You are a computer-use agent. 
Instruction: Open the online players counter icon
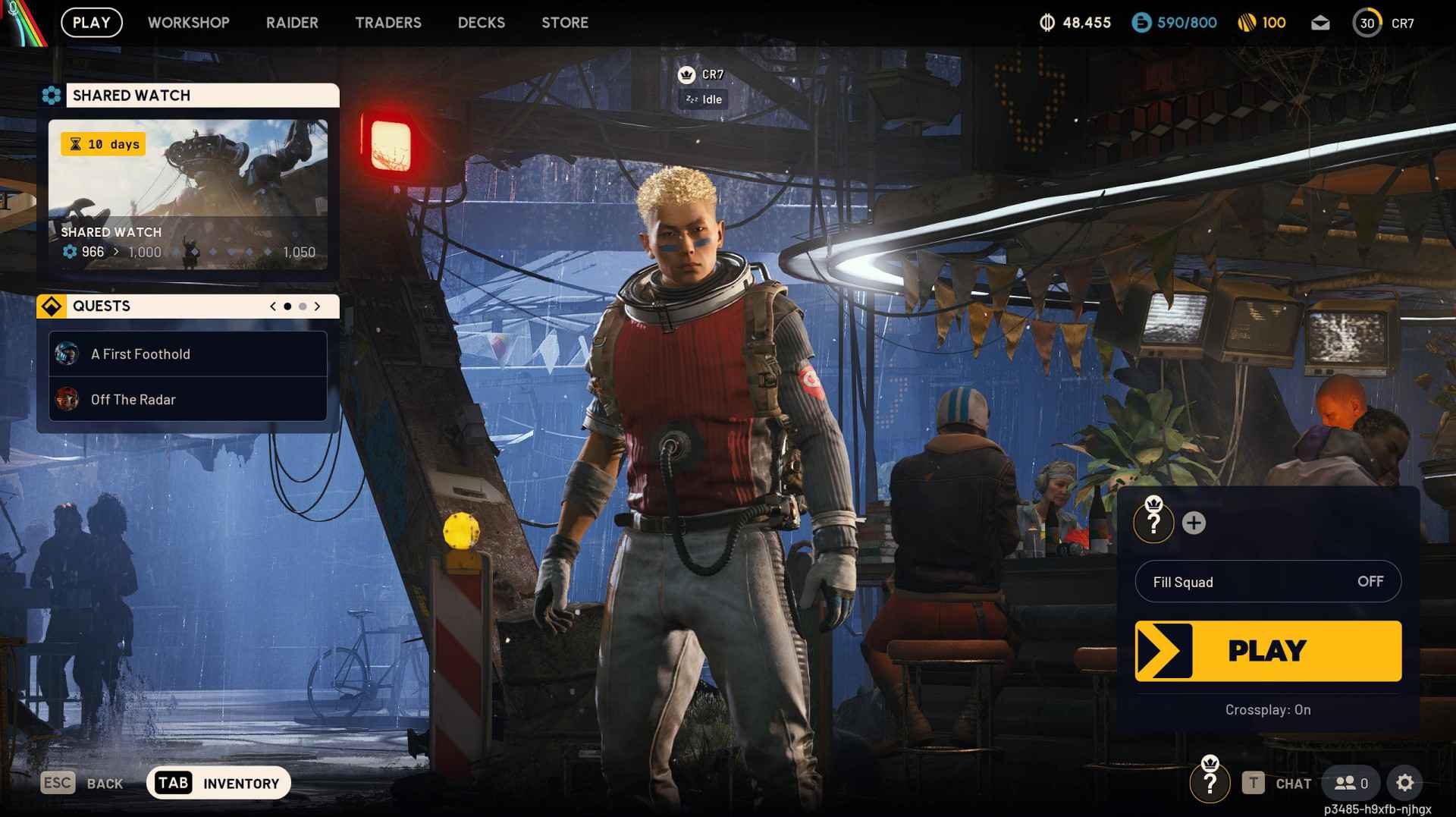[x=1349, y=783]
